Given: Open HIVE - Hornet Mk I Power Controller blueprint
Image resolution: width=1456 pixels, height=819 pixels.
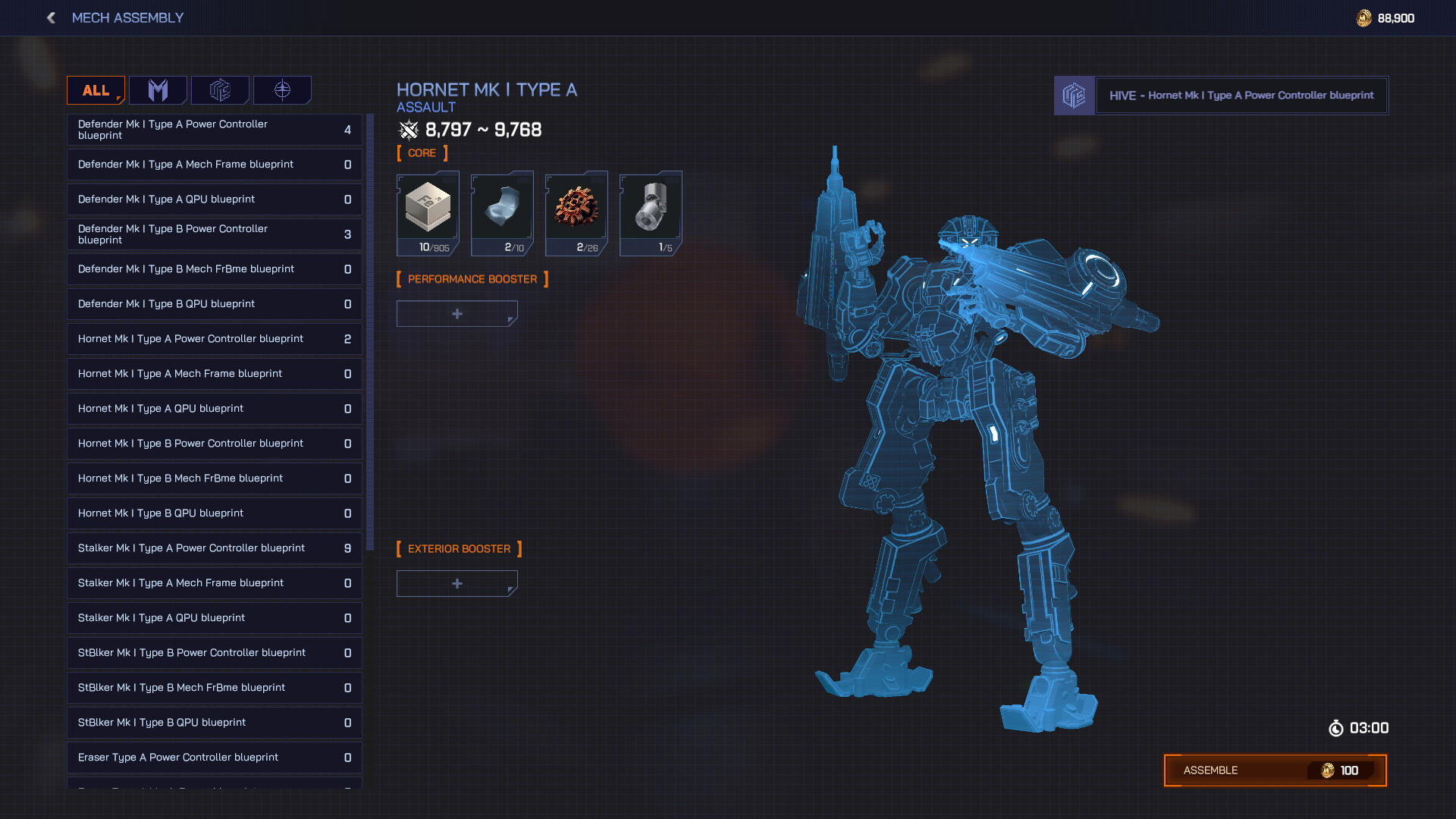Looking at the screenshot, I should point(1241,96).
